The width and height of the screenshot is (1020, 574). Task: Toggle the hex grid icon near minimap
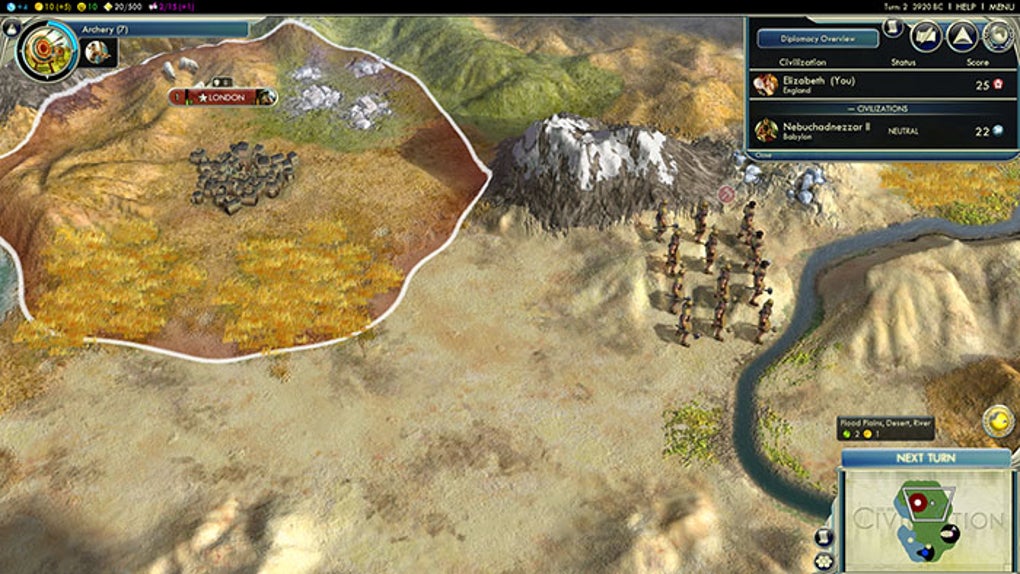click(825, 560)
